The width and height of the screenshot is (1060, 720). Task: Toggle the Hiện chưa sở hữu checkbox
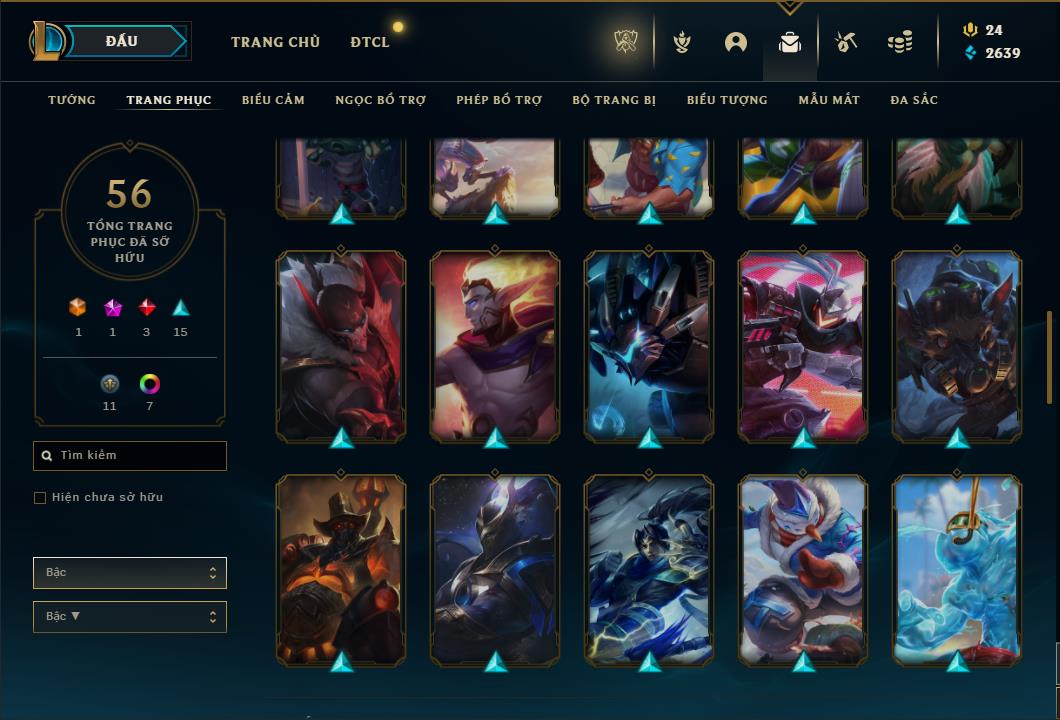coord(40,498)
